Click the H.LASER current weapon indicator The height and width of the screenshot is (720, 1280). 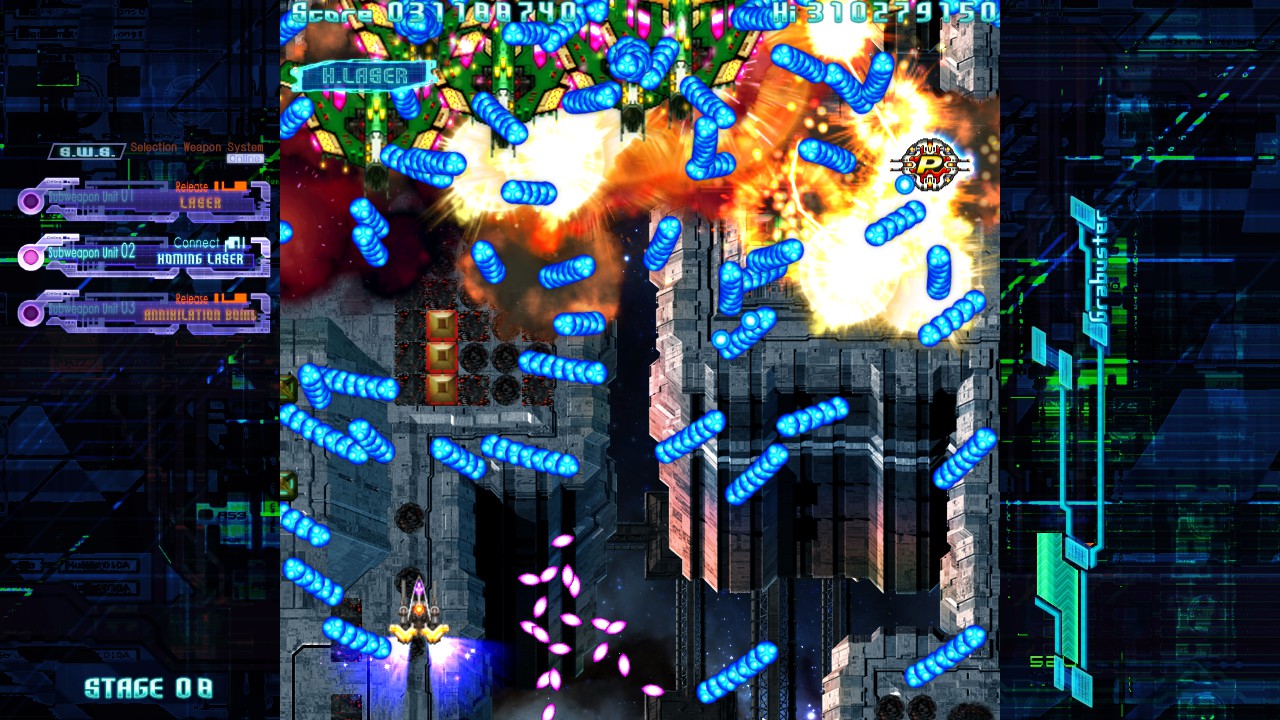[x=364, y=76]
